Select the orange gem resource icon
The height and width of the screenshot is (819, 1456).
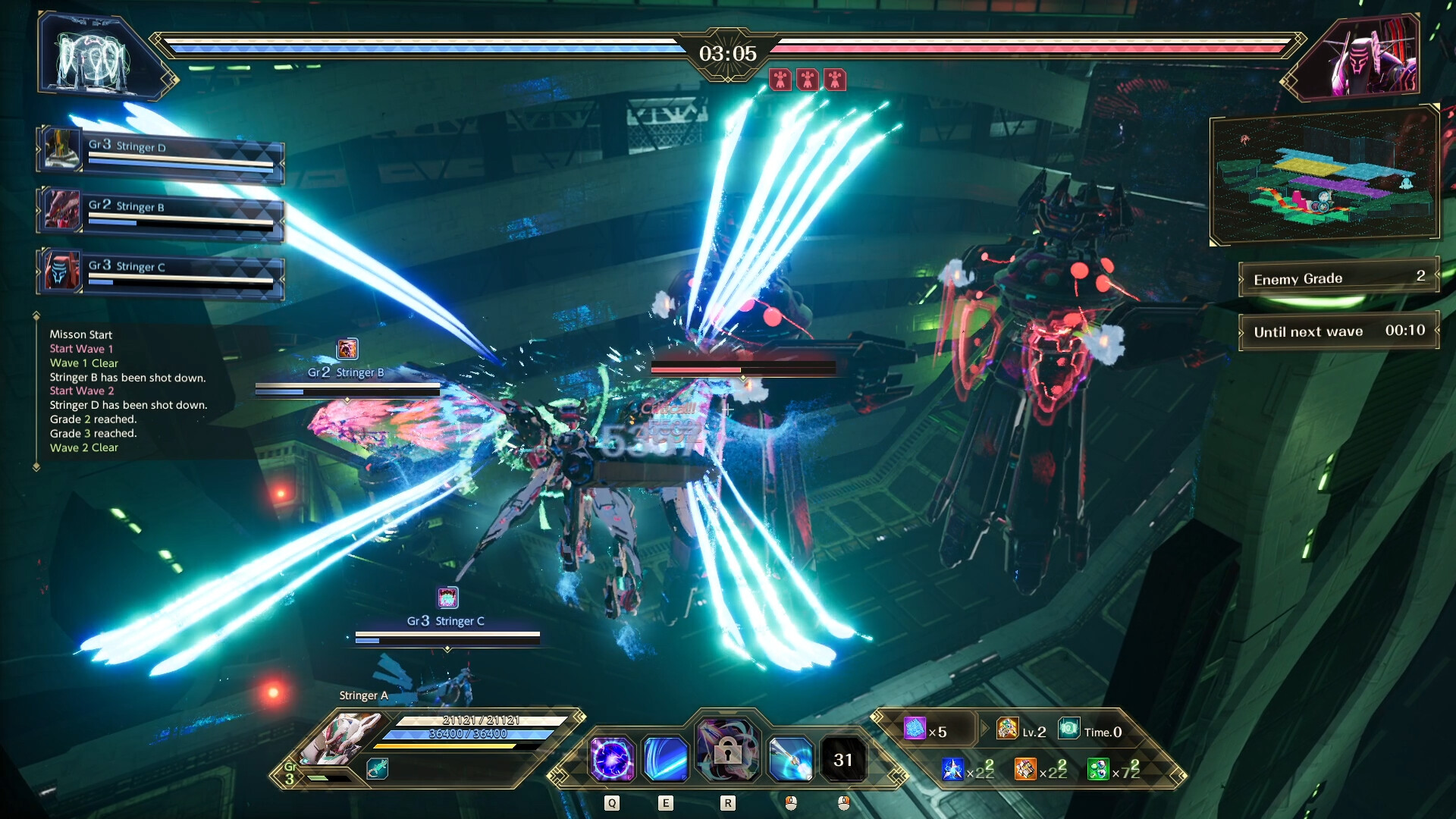[x=1025, y=770]
